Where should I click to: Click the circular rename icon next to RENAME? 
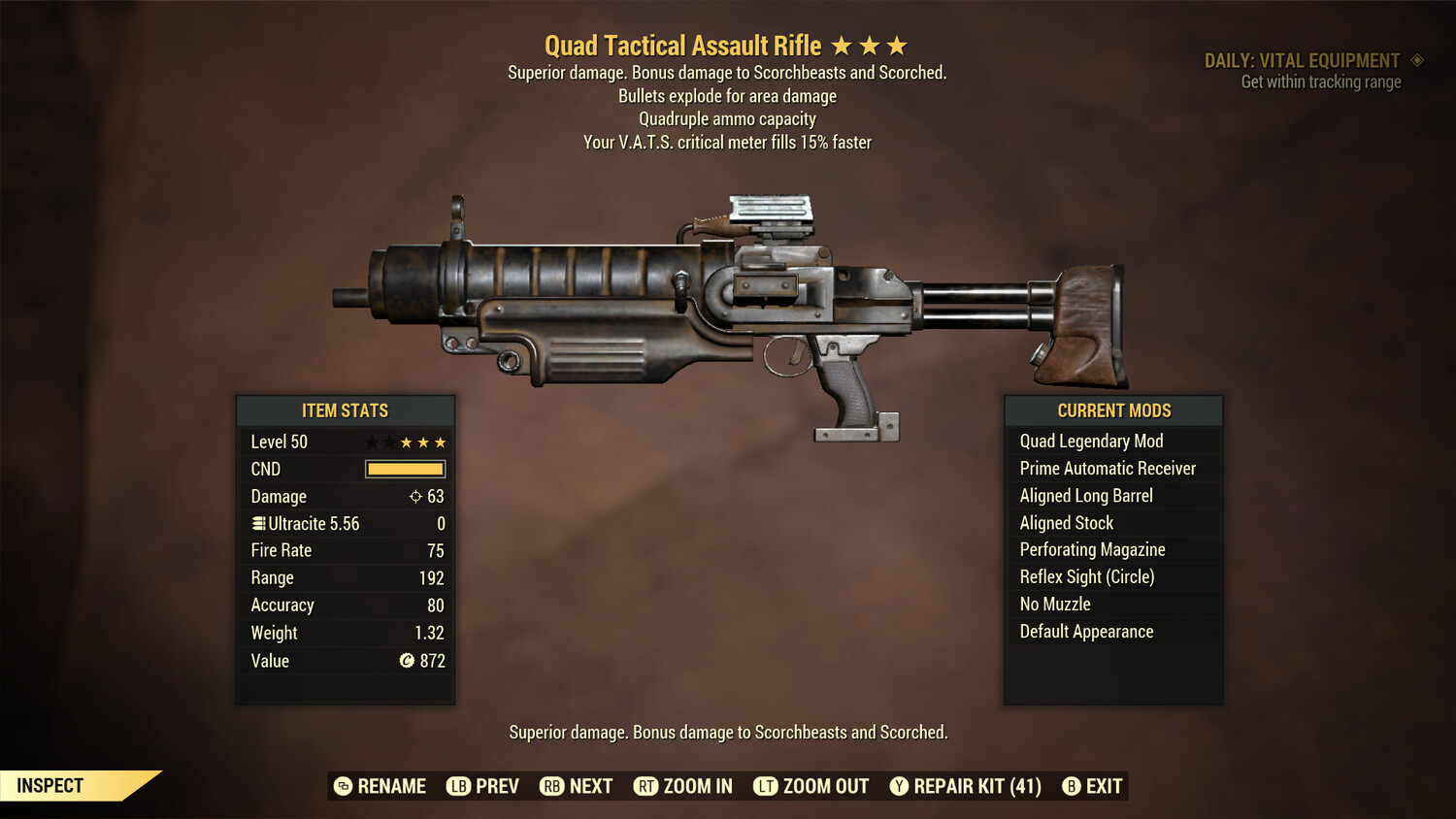[344, 786]
